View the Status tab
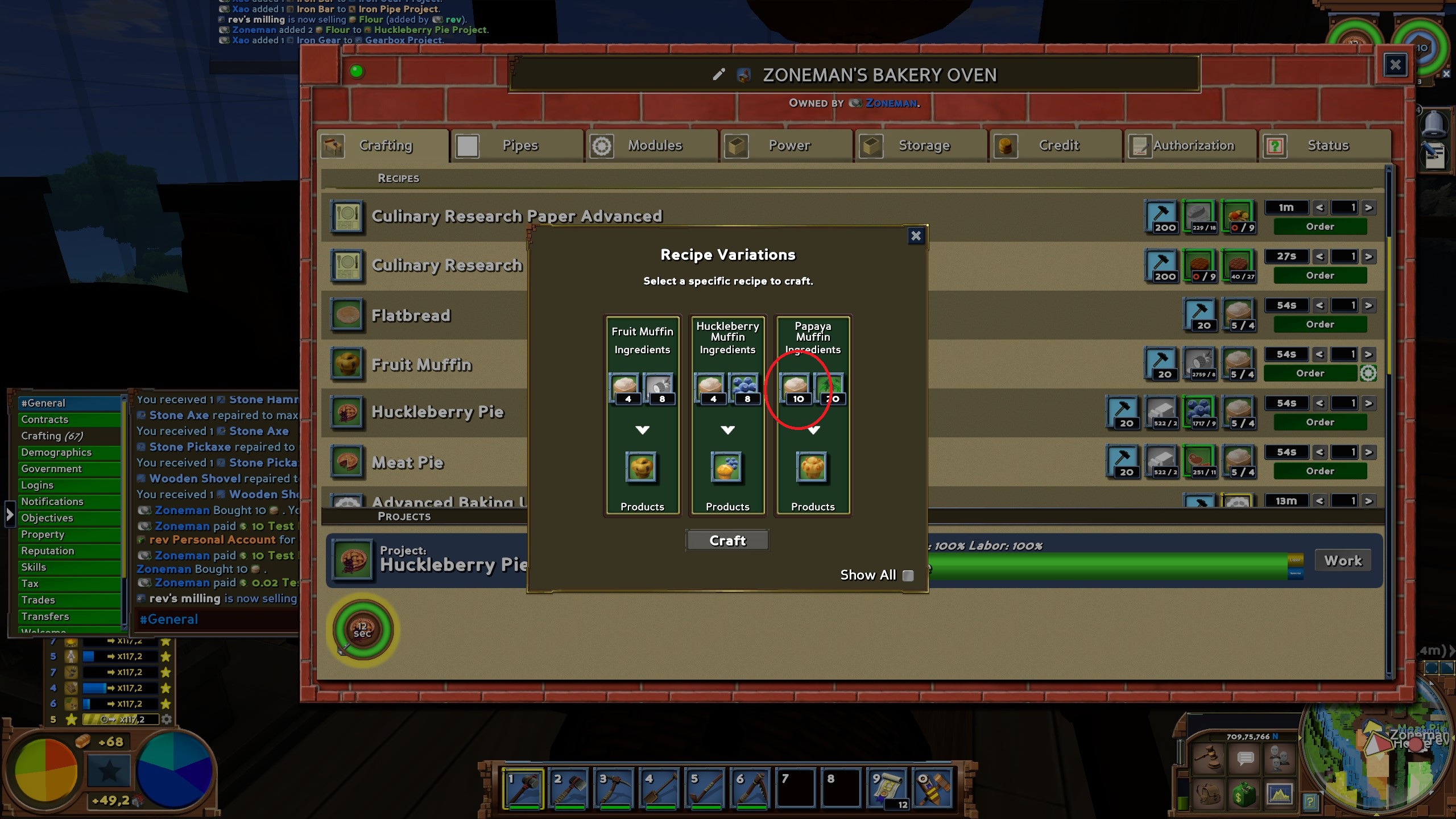Screen dimensions: 1456x819 [x=1327, y=146]
